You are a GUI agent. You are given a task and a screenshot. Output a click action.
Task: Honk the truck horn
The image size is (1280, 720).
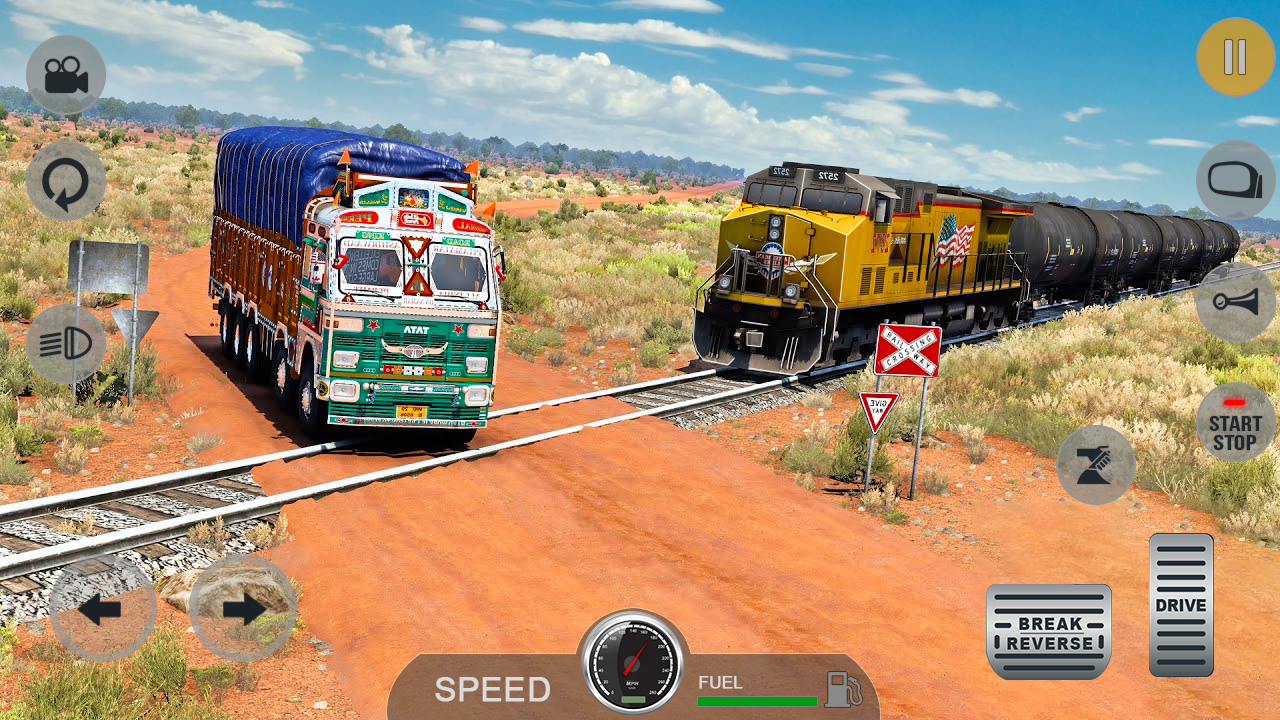tap(1235, 302)
